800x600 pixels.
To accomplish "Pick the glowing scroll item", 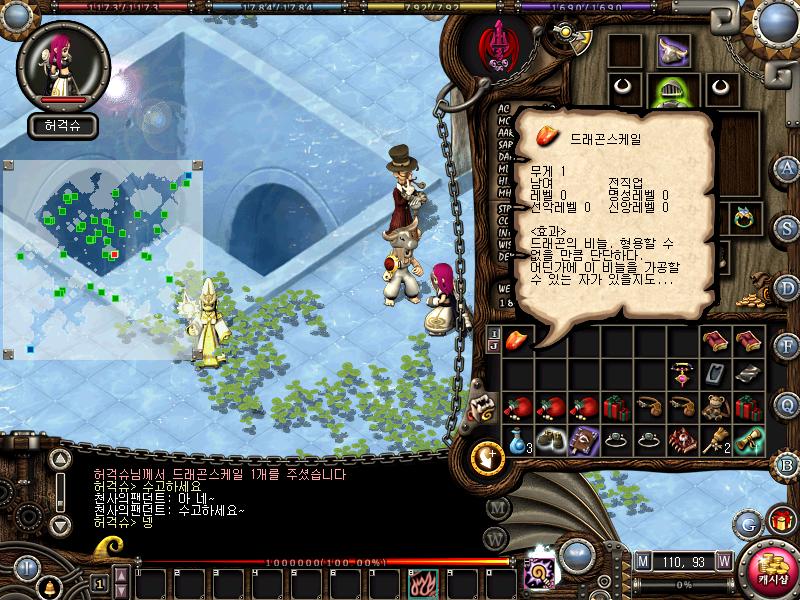I will click(x=748, y=441).
